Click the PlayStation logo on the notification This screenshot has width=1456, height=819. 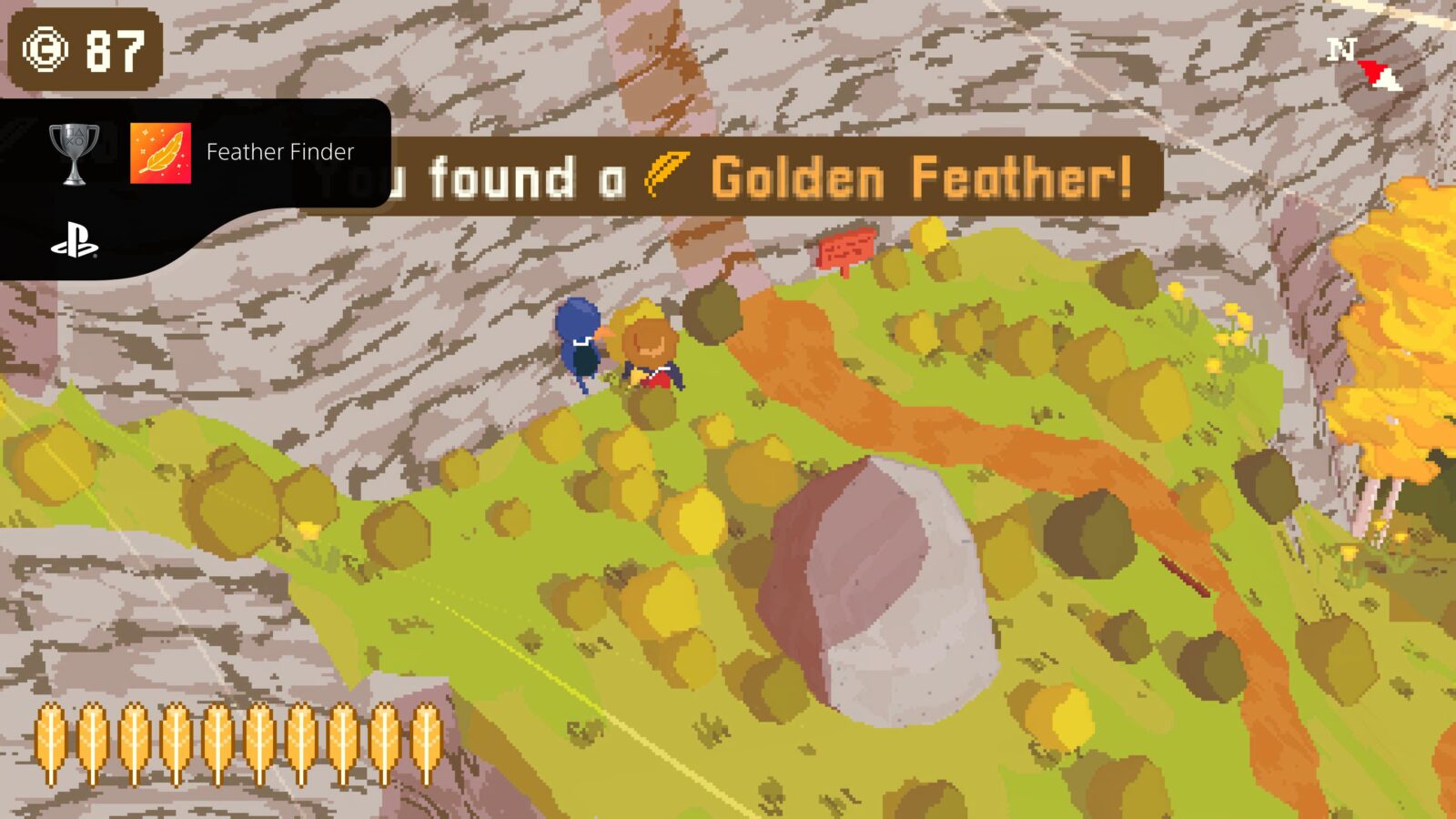click(75, 240)
